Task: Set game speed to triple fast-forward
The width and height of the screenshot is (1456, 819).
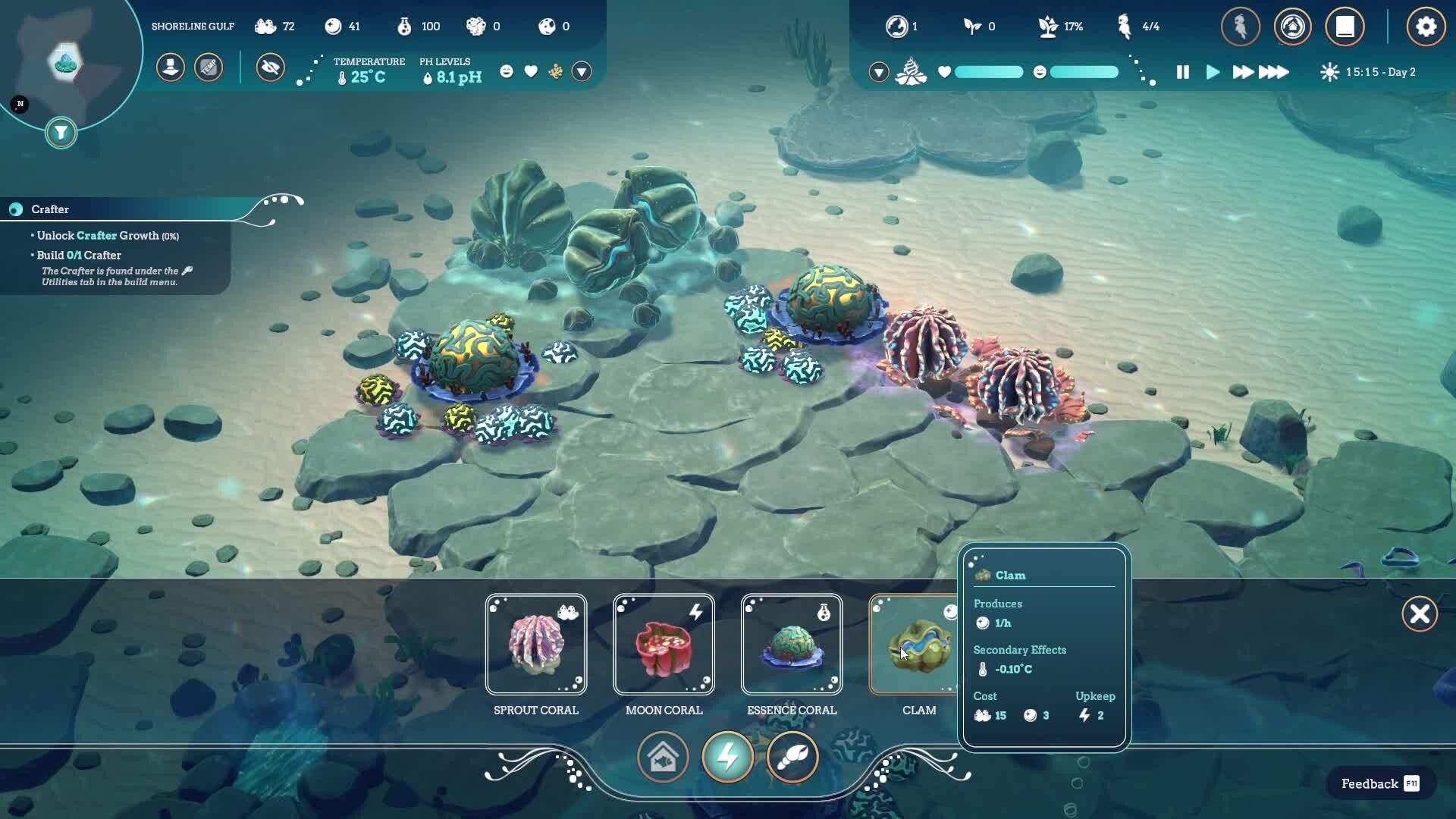Action: coord(1274,72)
